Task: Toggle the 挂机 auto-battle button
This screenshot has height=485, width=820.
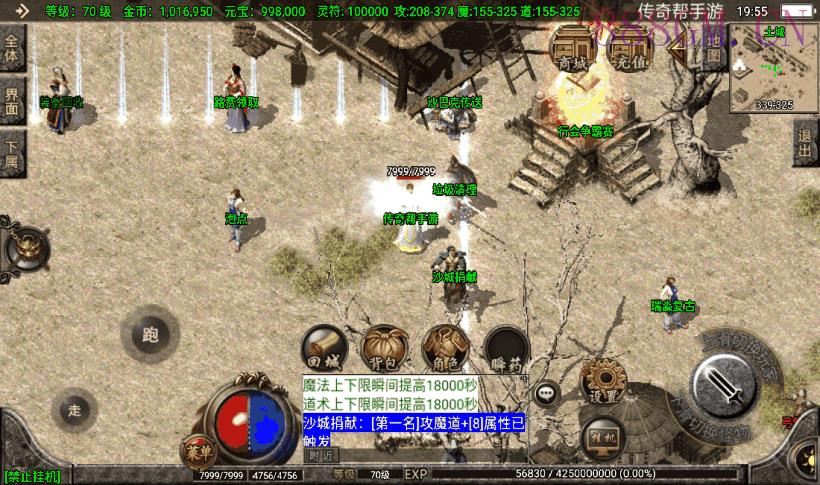Action: pos(604,437)
